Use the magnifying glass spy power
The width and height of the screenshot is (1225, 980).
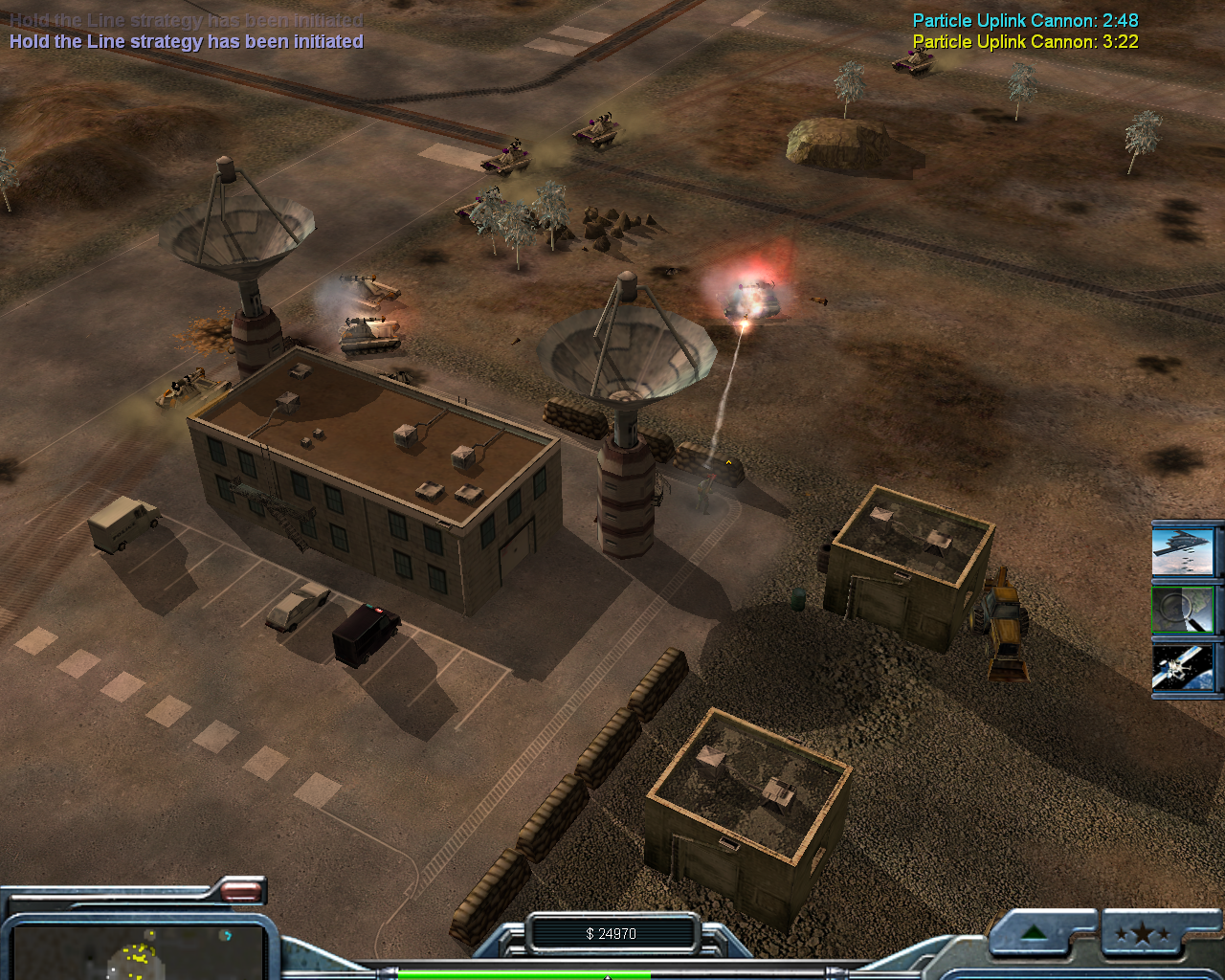pos(1183,609)
